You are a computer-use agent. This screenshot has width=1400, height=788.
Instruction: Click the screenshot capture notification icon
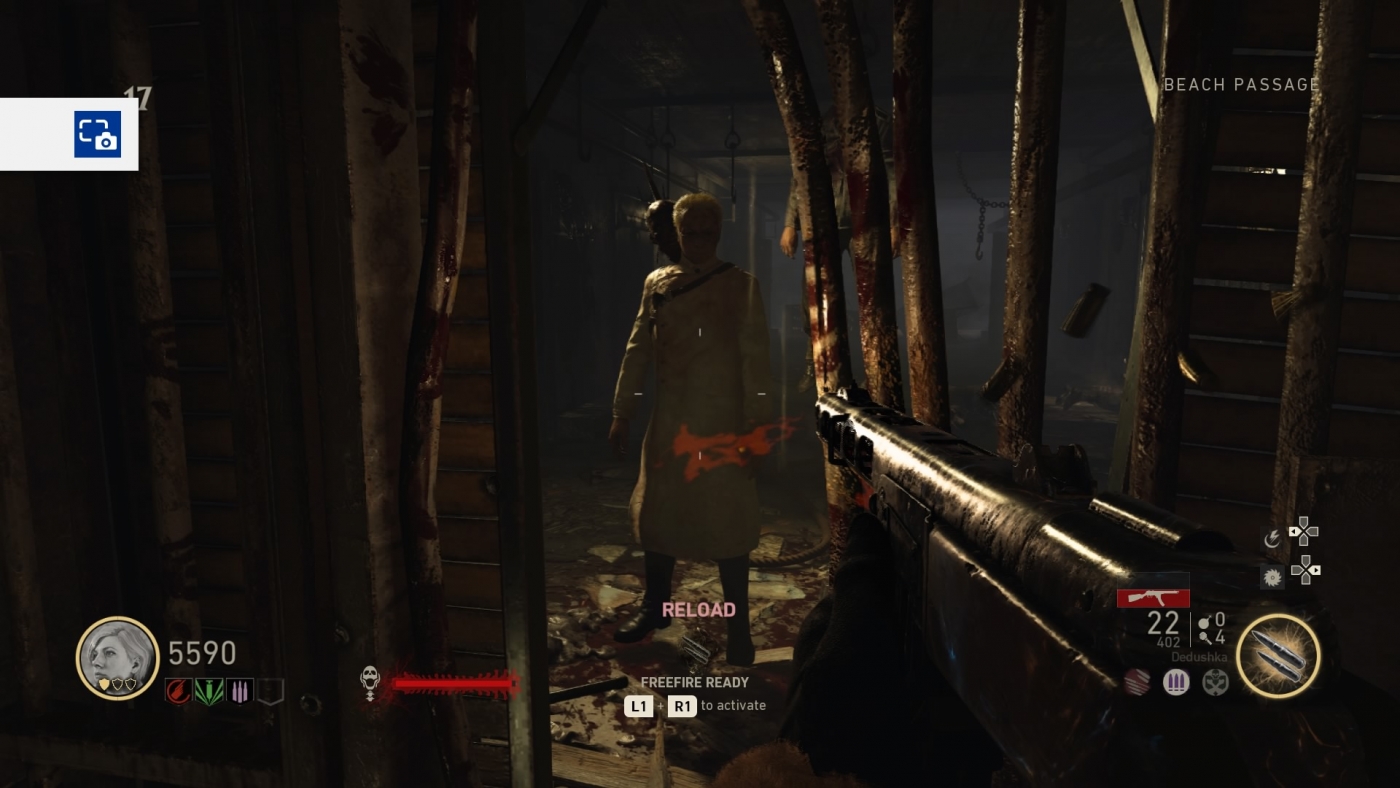(x=96, y=135)
